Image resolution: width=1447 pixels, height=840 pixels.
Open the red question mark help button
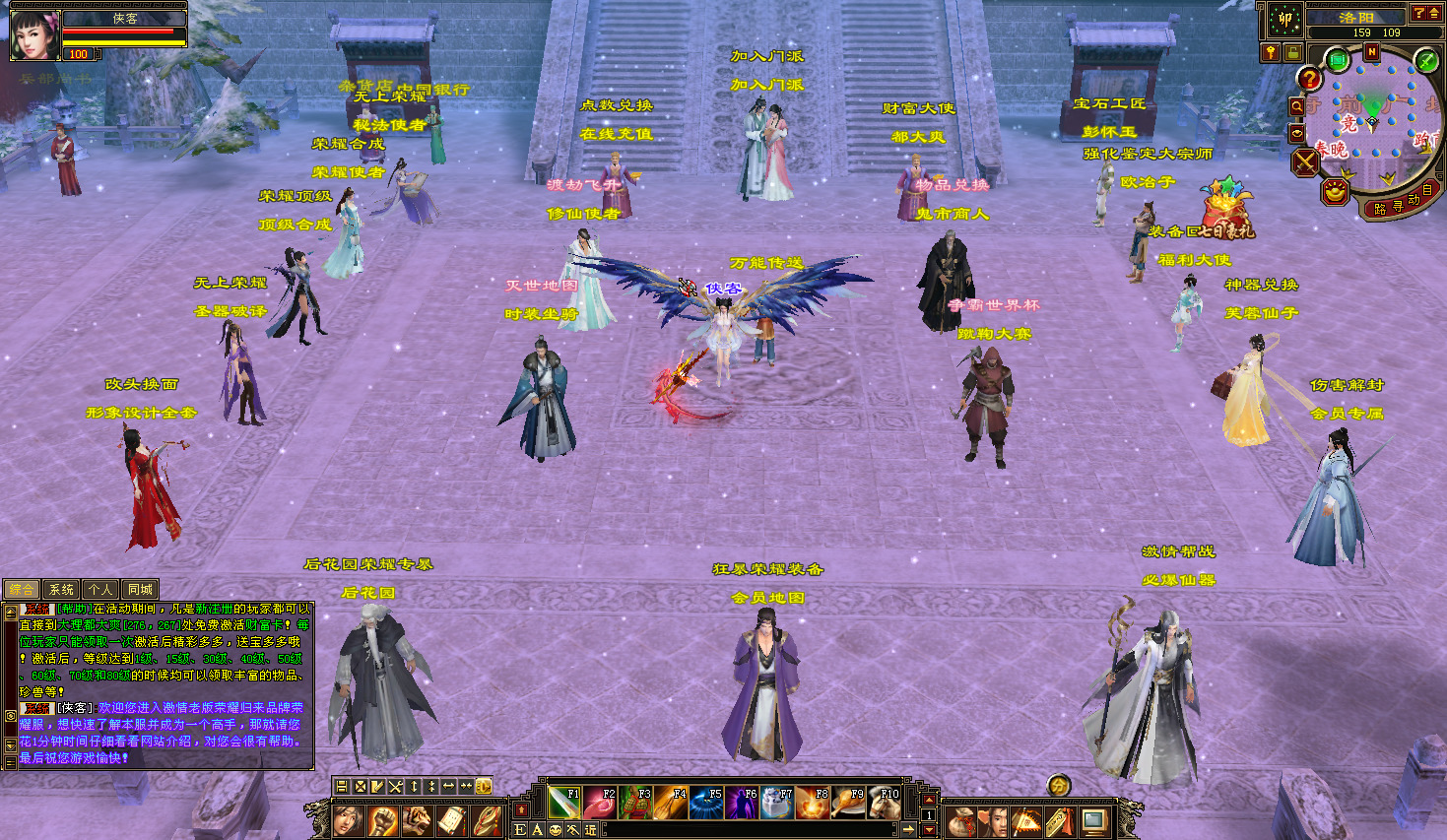[1309, 79]
